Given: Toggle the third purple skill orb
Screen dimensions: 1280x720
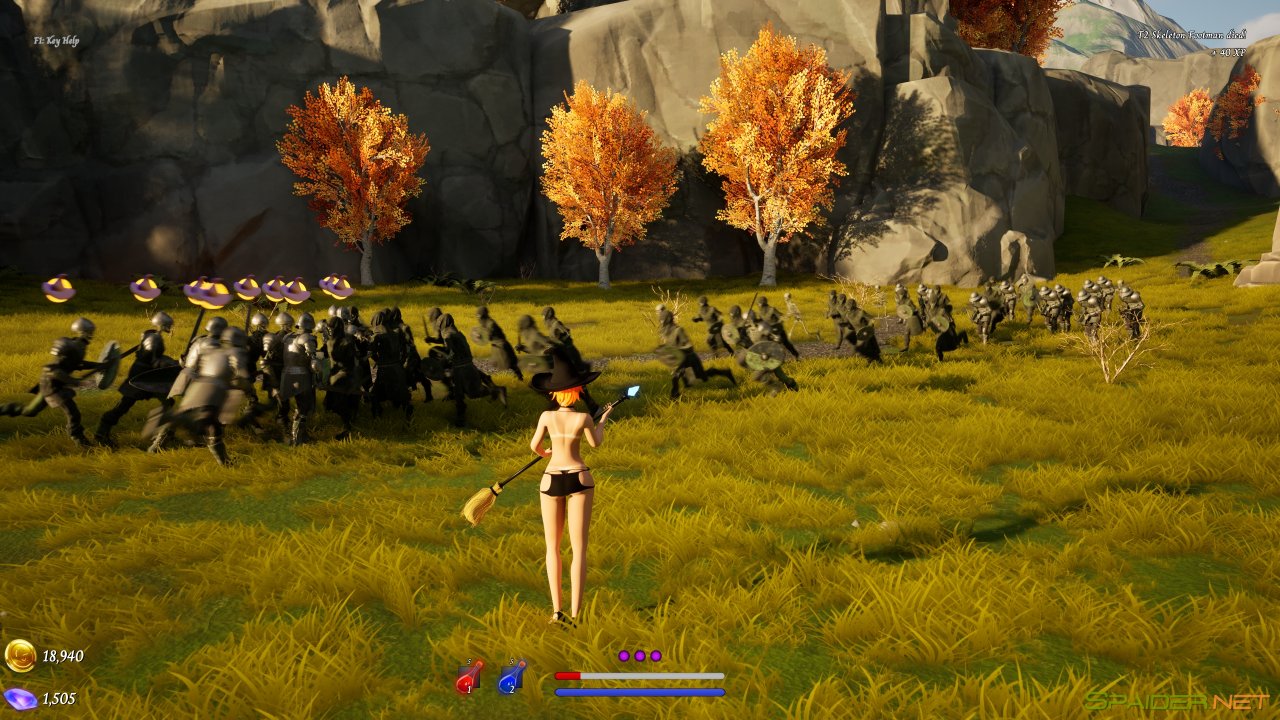Looking at the screenshot, I should click(658, 656).
